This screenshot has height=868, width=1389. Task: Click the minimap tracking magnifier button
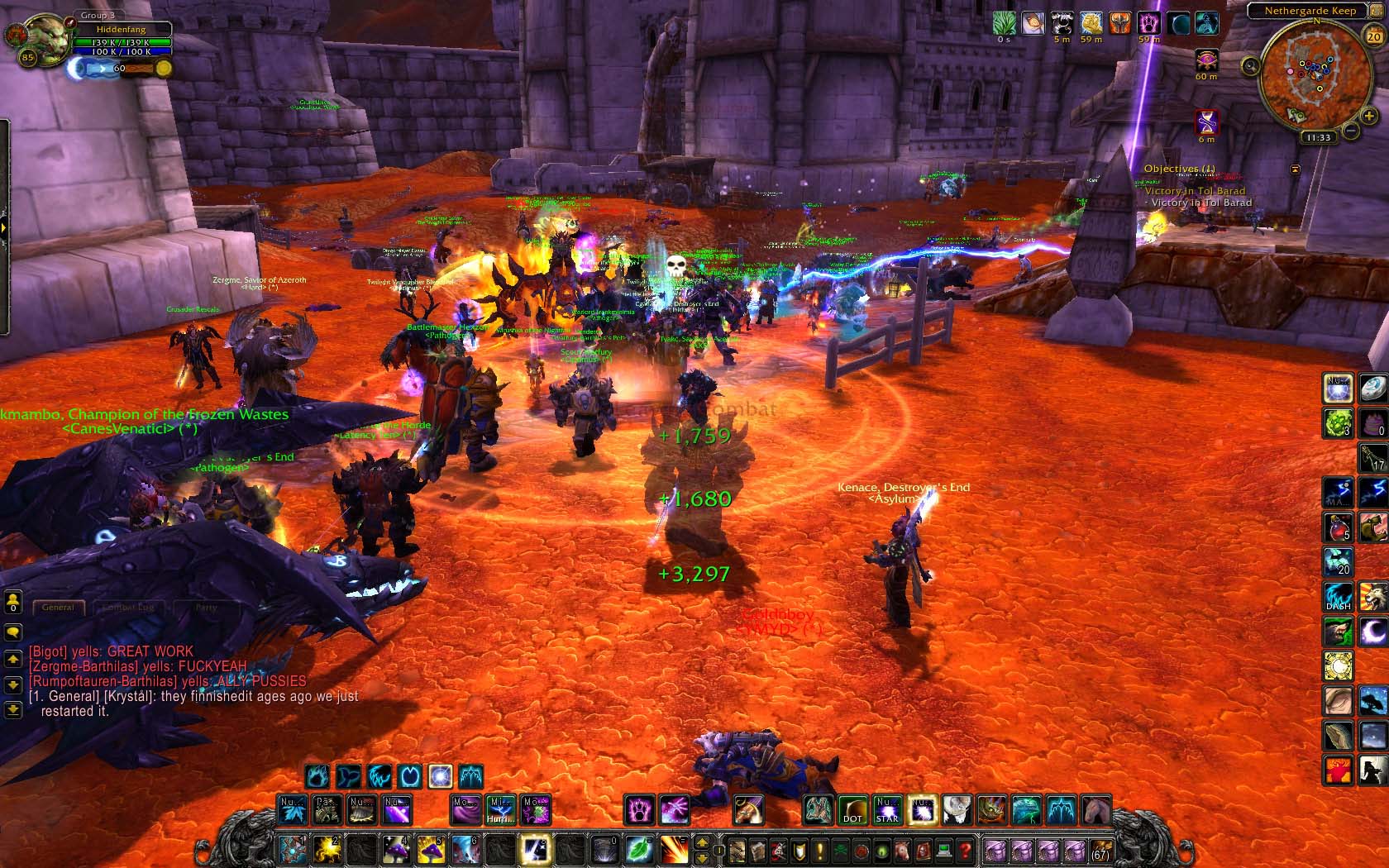tap(1251, 66)
